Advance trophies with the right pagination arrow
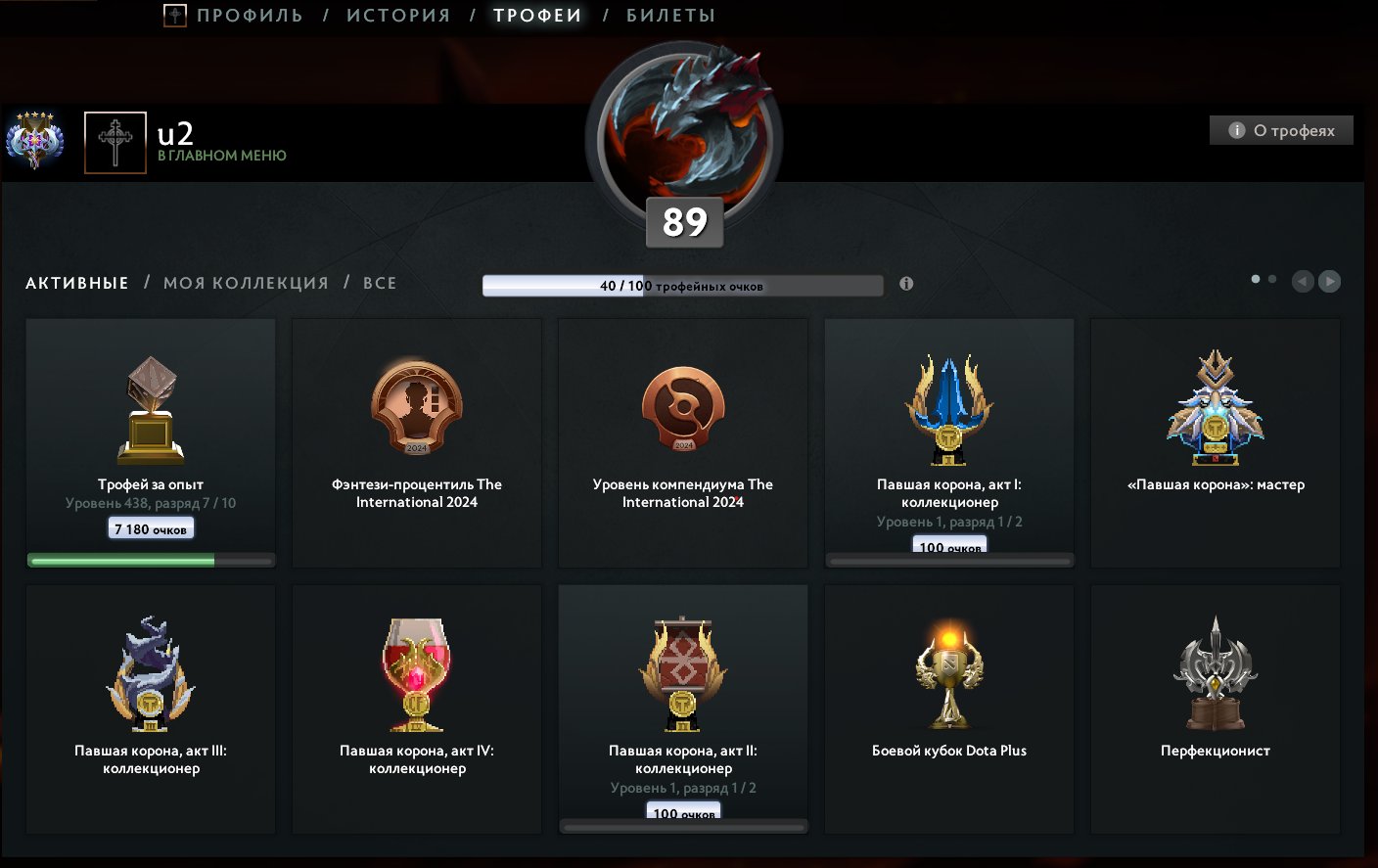Image resolution: width=1378 pixels, height=868 pixels. pos(1329,281)
